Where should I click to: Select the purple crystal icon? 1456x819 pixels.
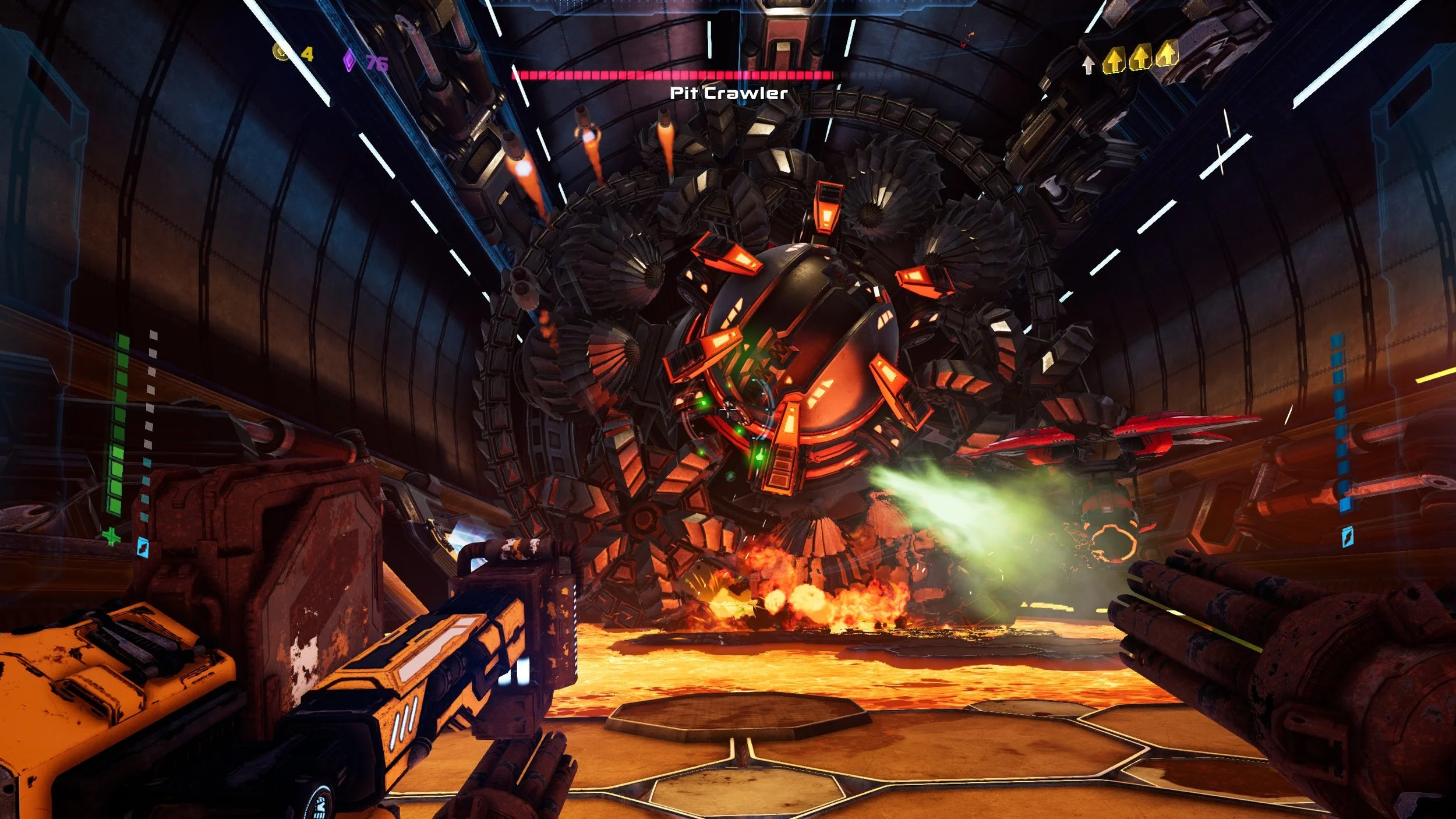[349, 61]
